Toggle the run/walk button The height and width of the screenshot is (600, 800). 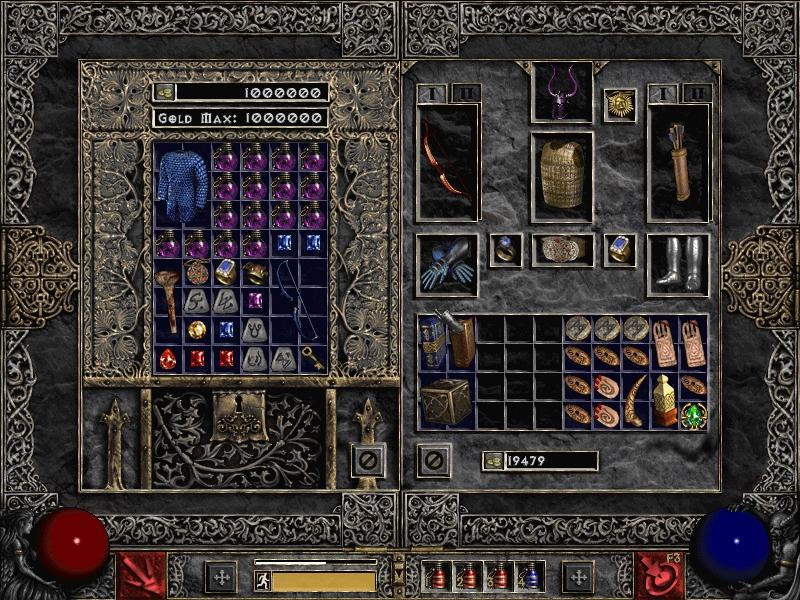click(x=263, y=581)
